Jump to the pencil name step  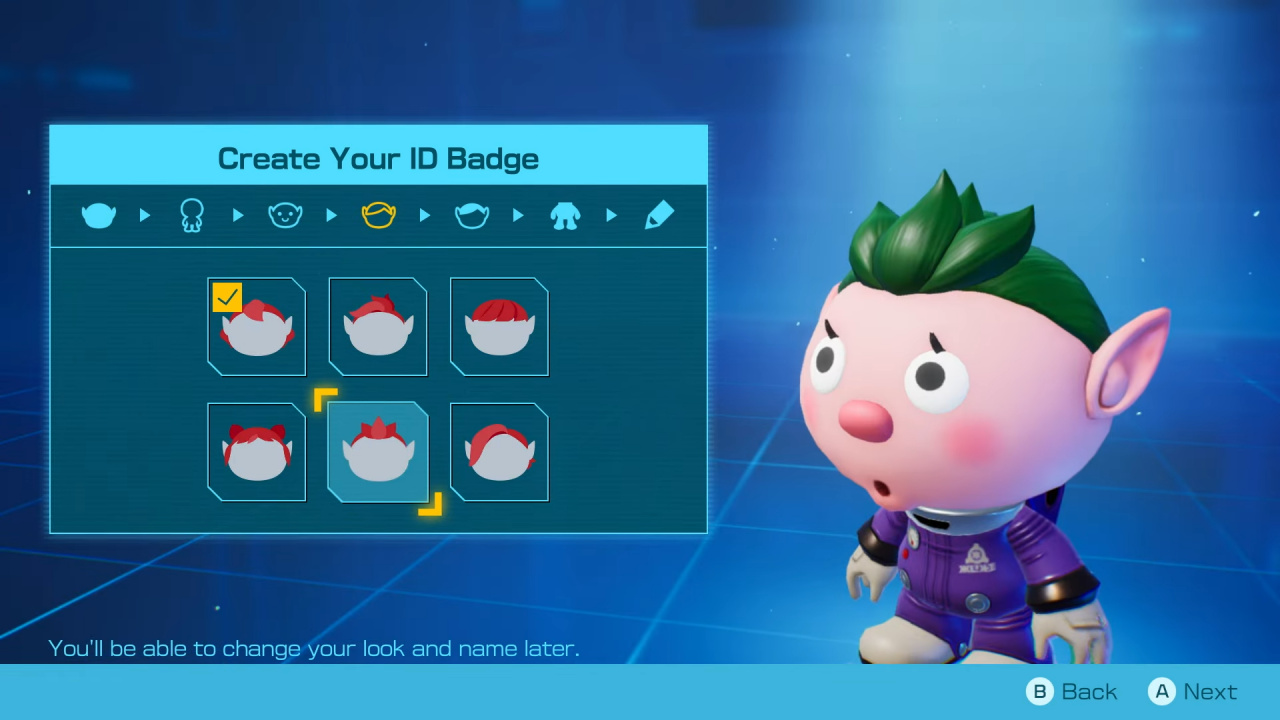tap(659, 215)
